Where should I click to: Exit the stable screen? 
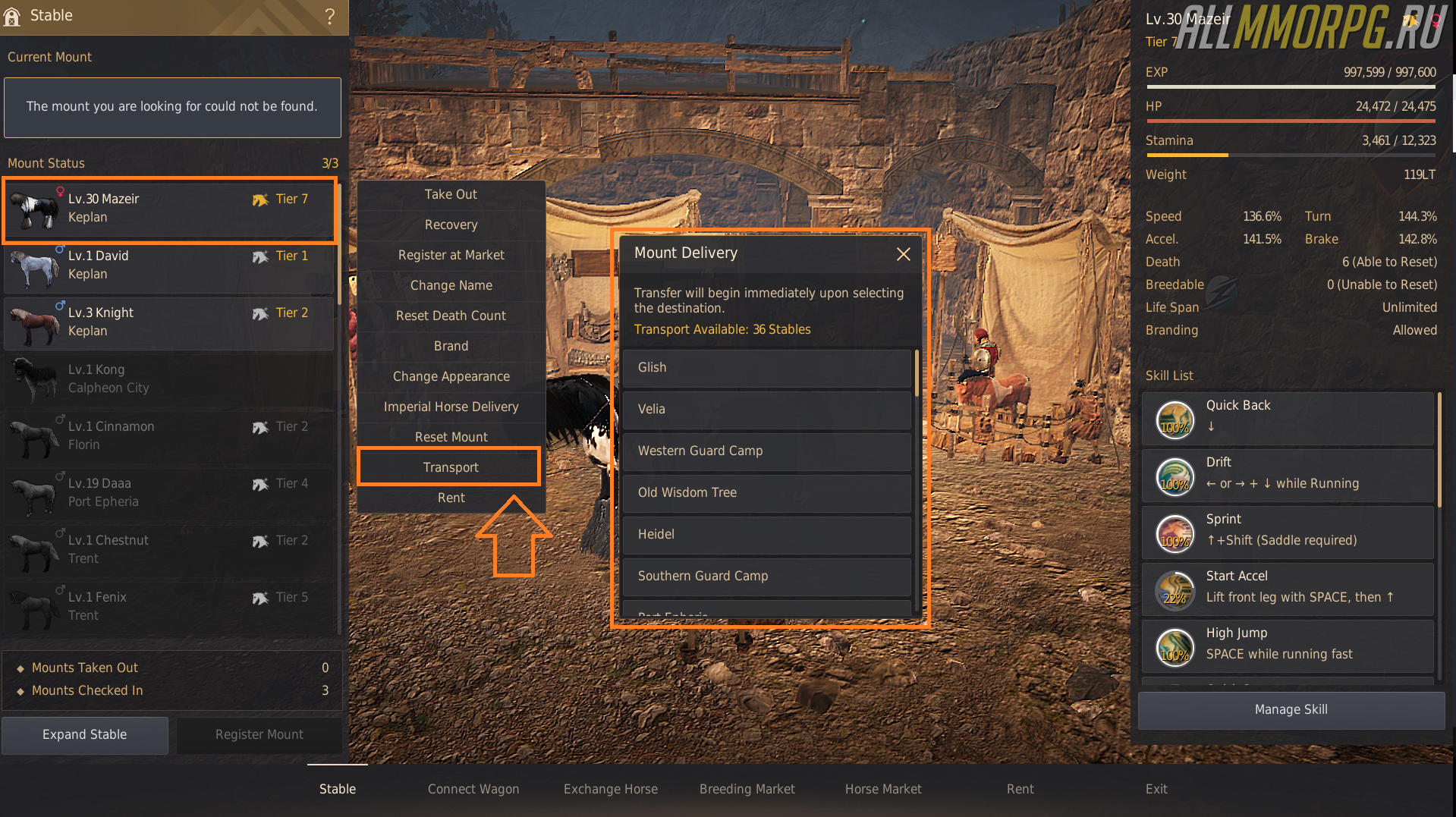point(1156,789)
